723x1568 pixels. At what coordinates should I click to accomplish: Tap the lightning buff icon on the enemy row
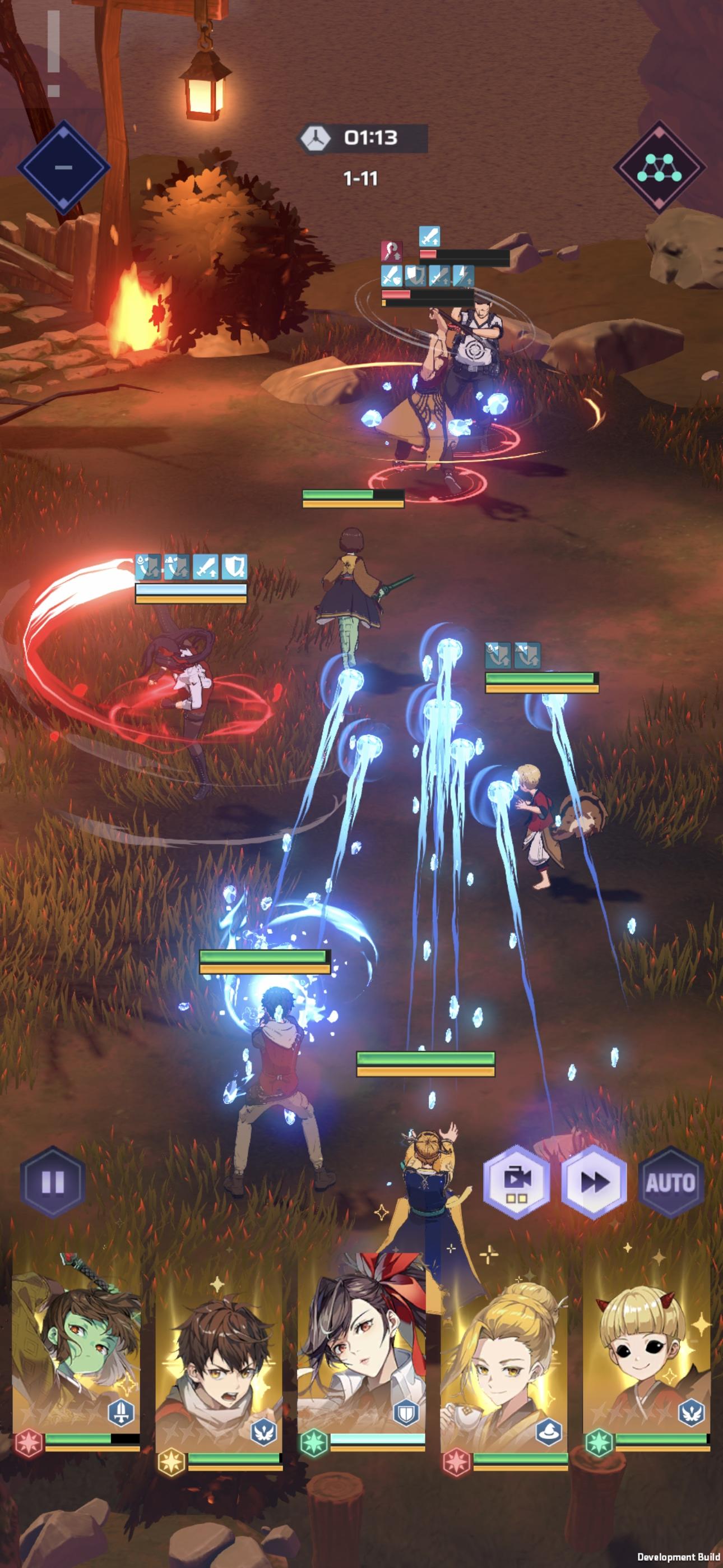click(x=463, y=276)
